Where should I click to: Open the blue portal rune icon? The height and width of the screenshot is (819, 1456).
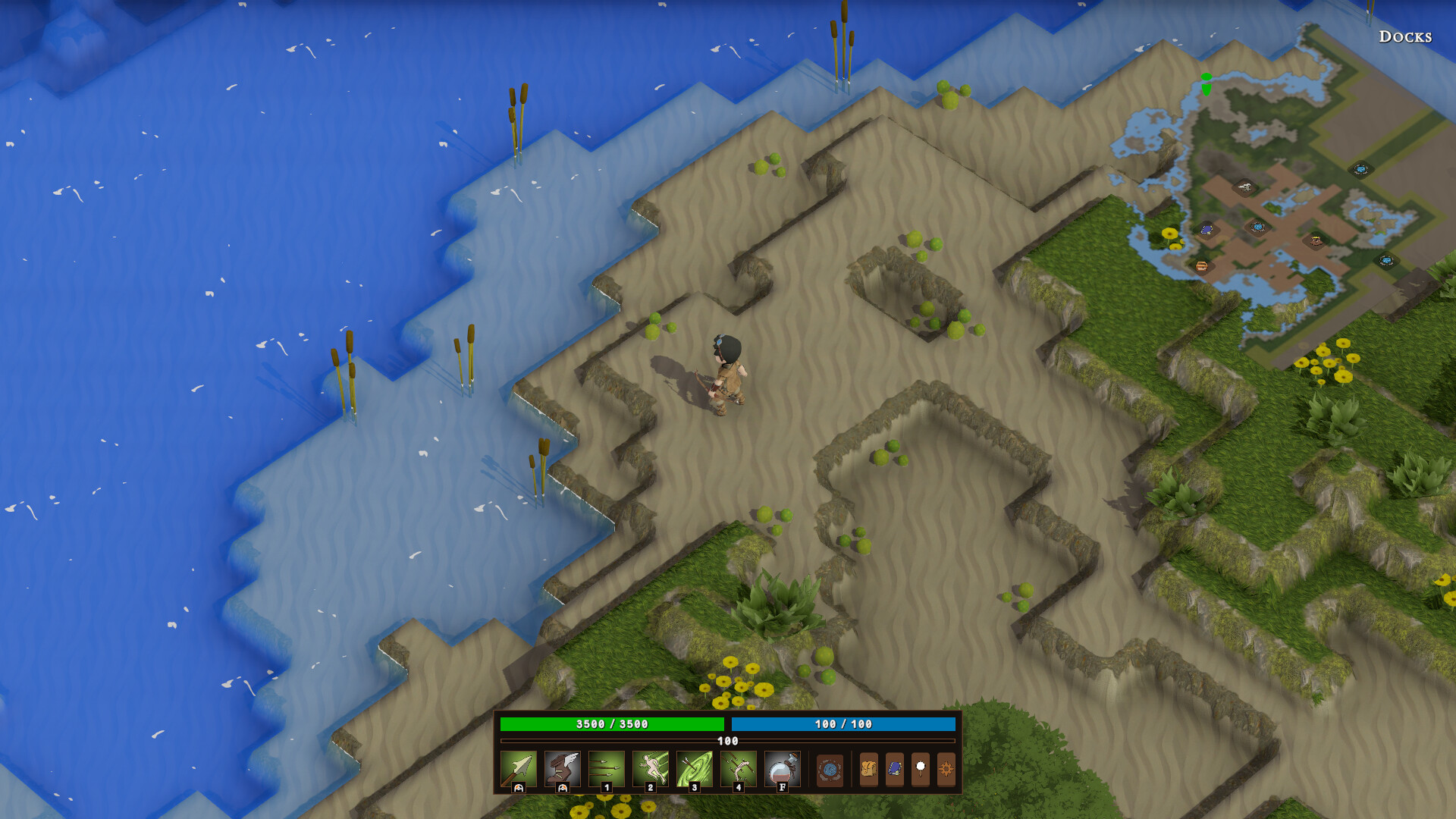(x=829, y=770)
